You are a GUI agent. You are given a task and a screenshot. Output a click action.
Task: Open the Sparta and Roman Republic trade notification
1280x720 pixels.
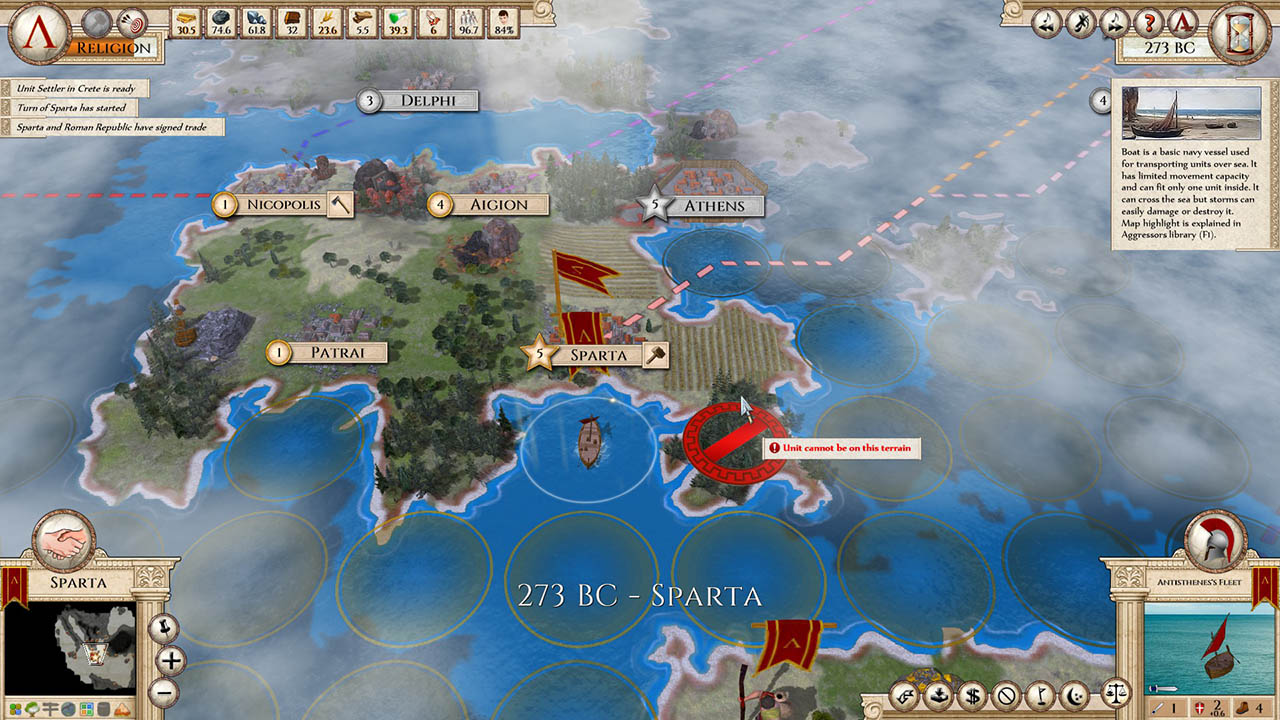(x=111, y=127)
